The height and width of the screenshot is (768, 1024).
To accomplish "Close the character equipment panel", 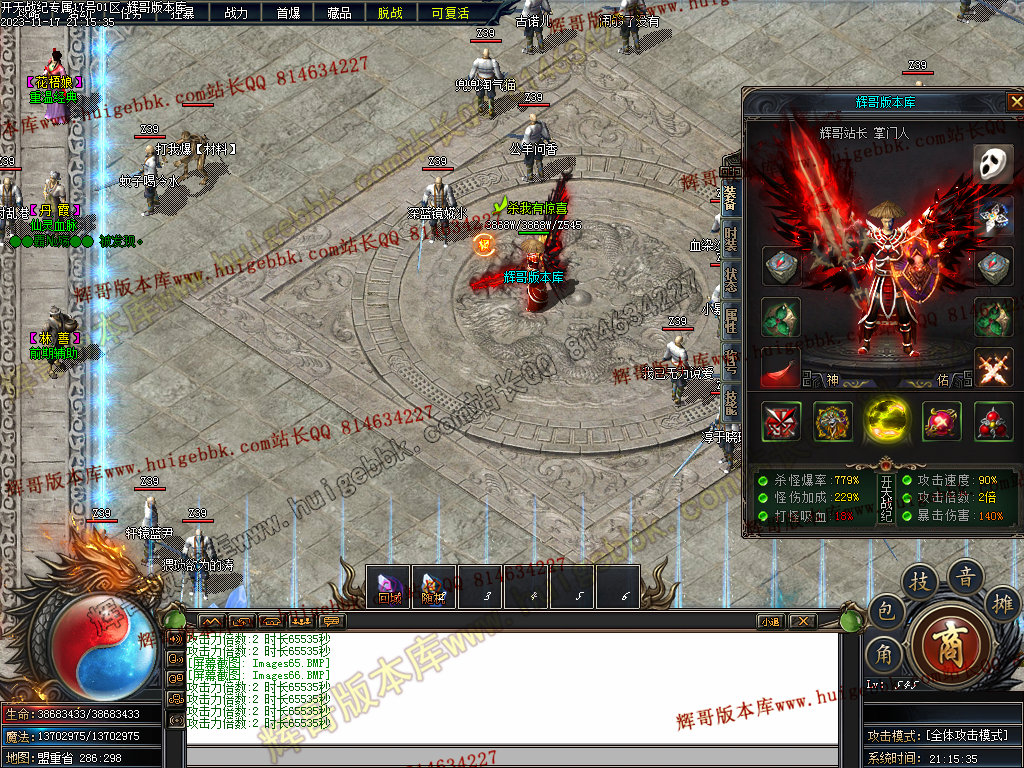I will tap(1015, 101).
